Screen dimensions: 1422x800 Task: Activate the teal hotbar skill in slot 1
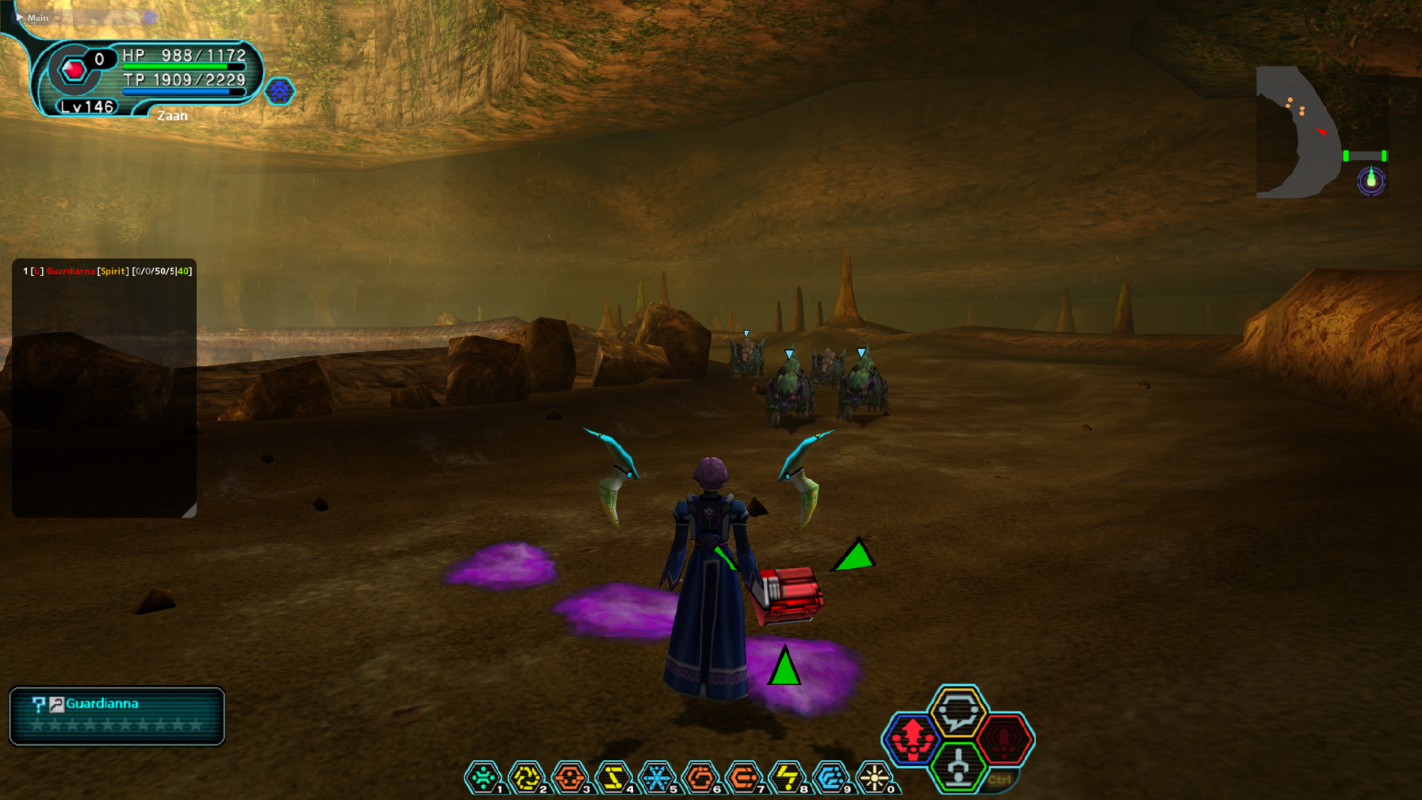483,777
